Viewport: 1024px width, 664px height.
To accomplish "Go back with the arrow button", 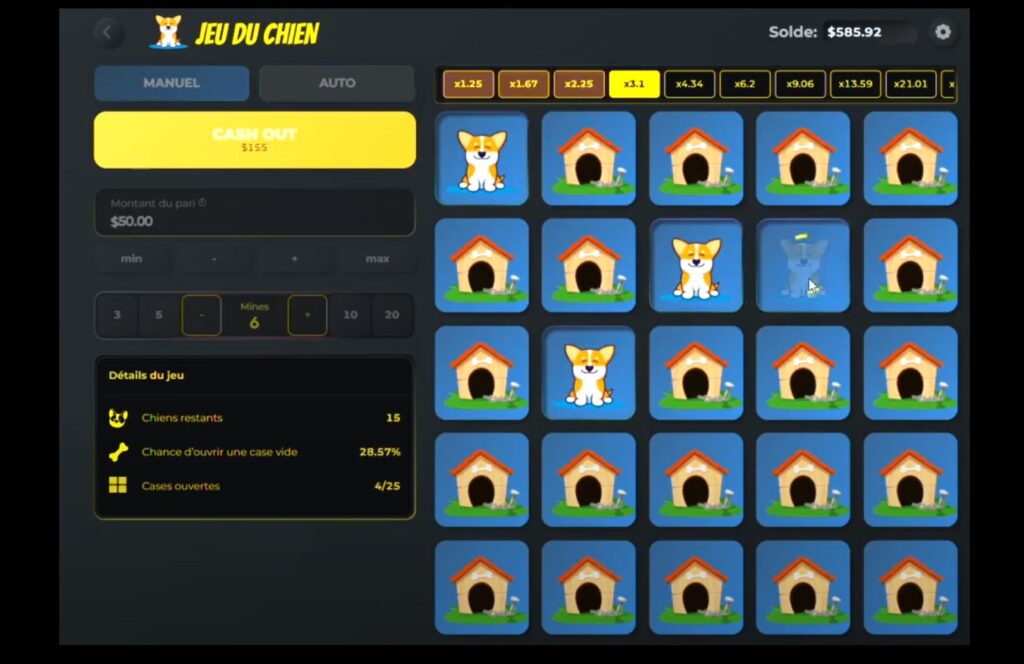I will pos(108,33).
